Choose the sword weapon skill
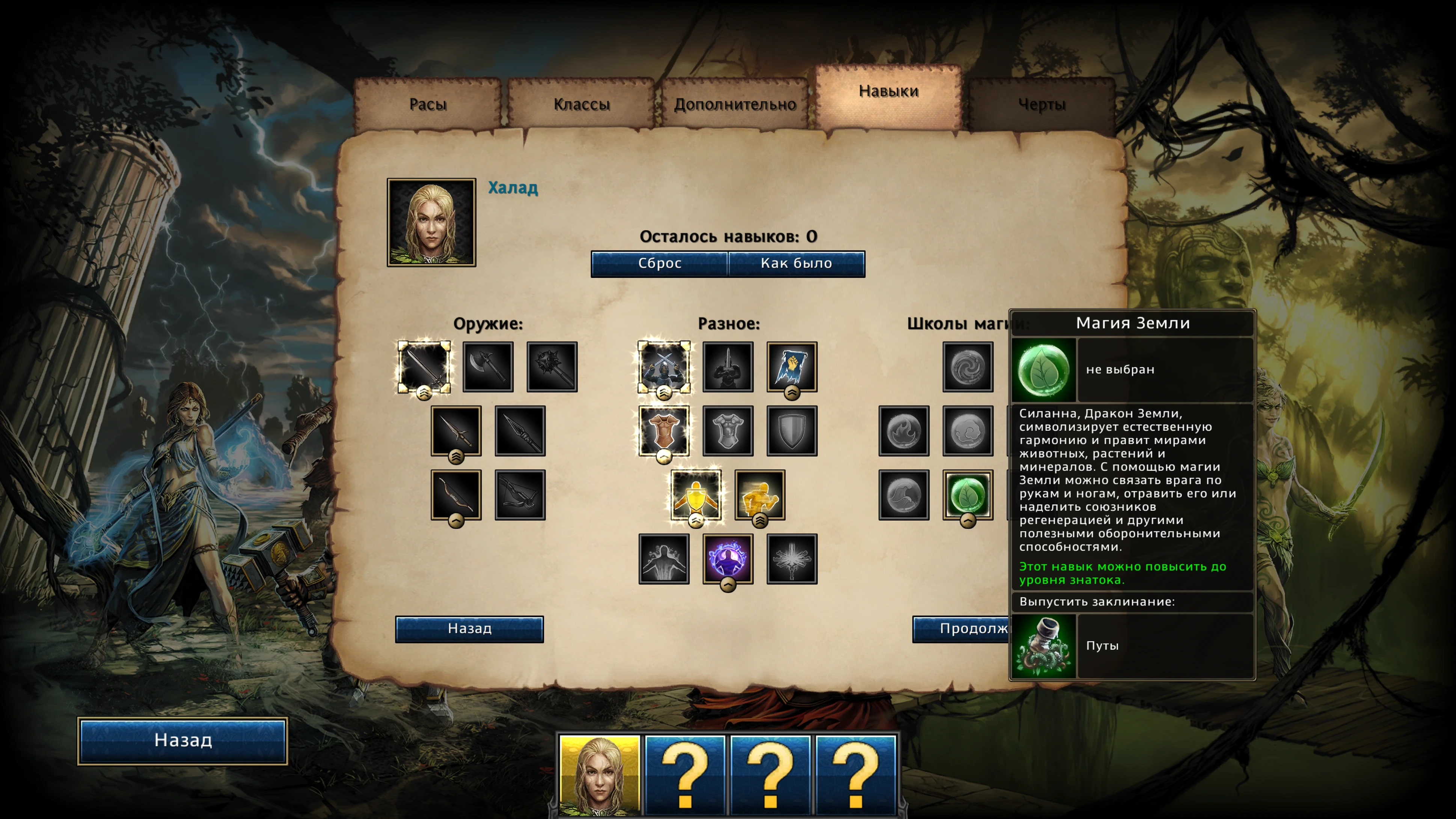 (424, 367)
